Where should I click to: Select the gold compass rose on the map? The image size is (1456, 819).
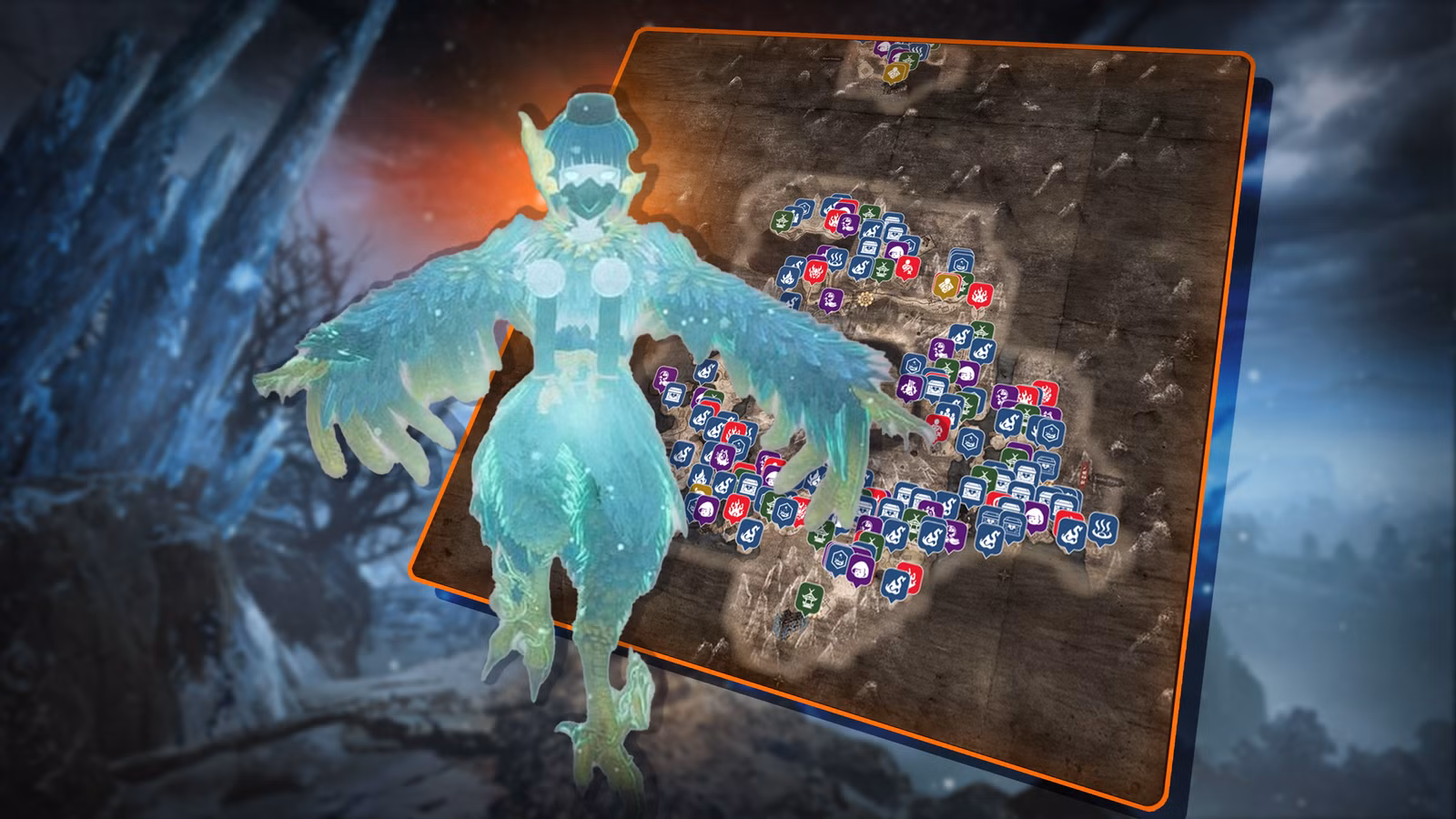[865, 299]
